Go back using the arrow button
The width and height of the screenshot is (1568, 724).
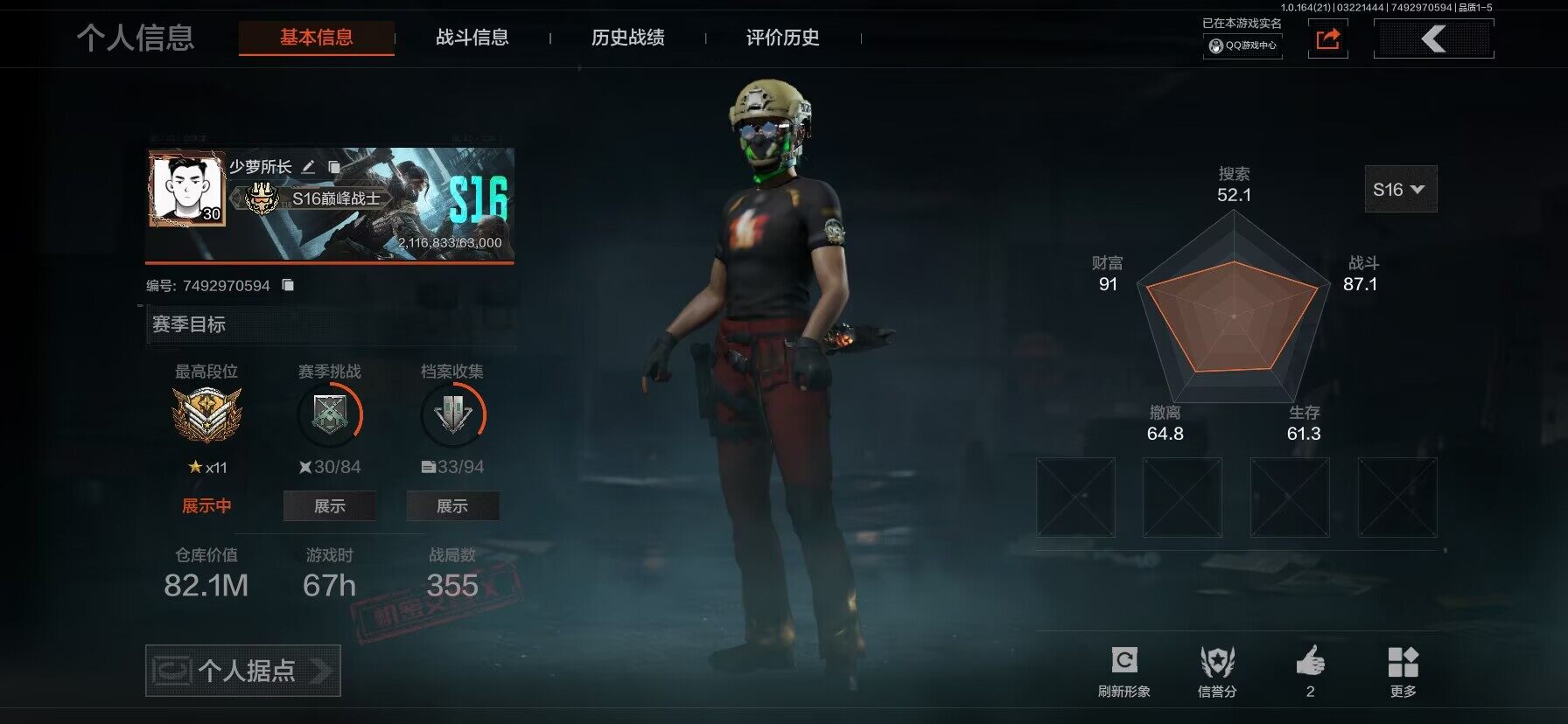pyautogui.click(x=1433, y=39)
